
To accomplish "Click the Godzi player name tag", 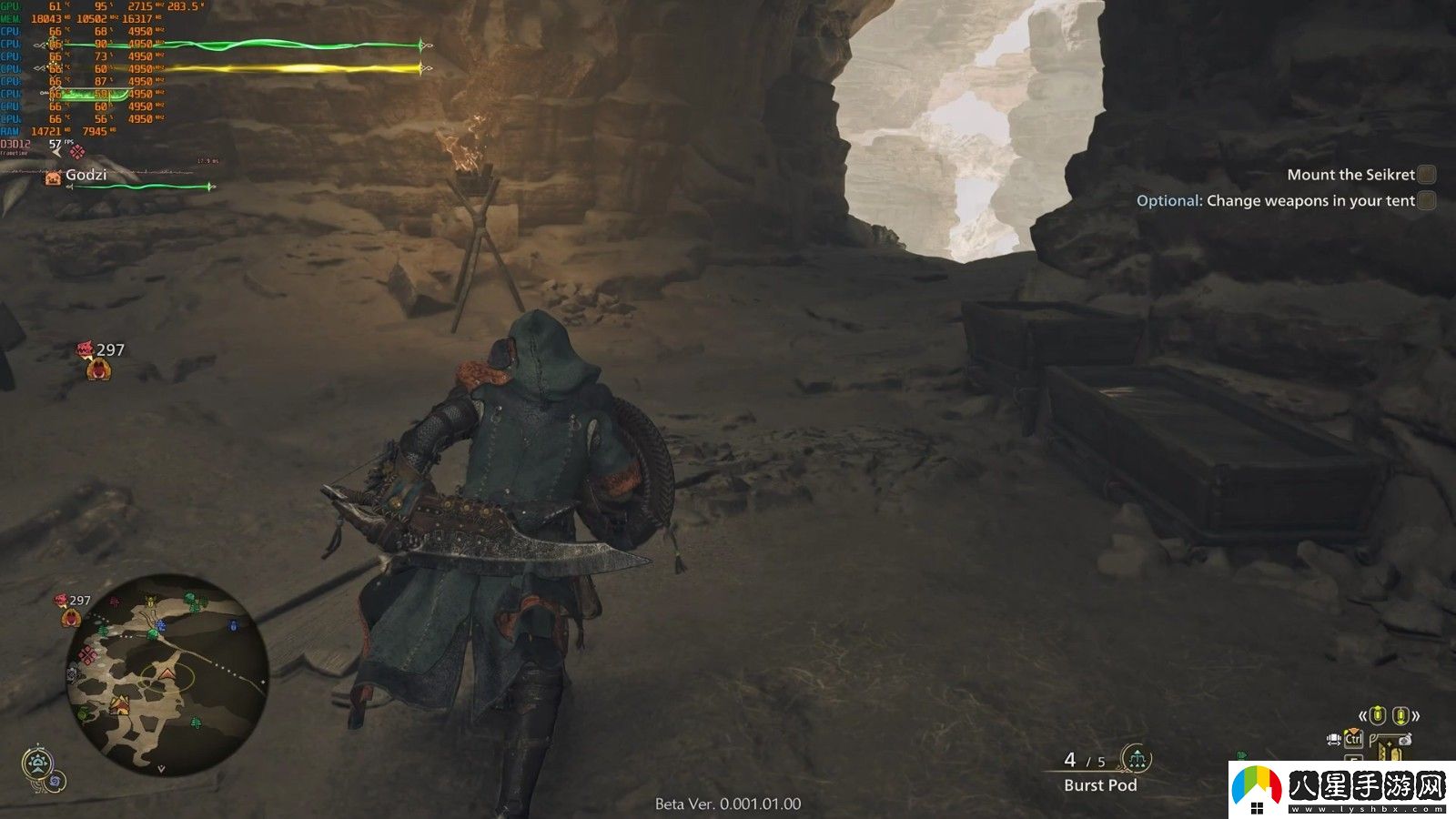I will tap(86, 175).
